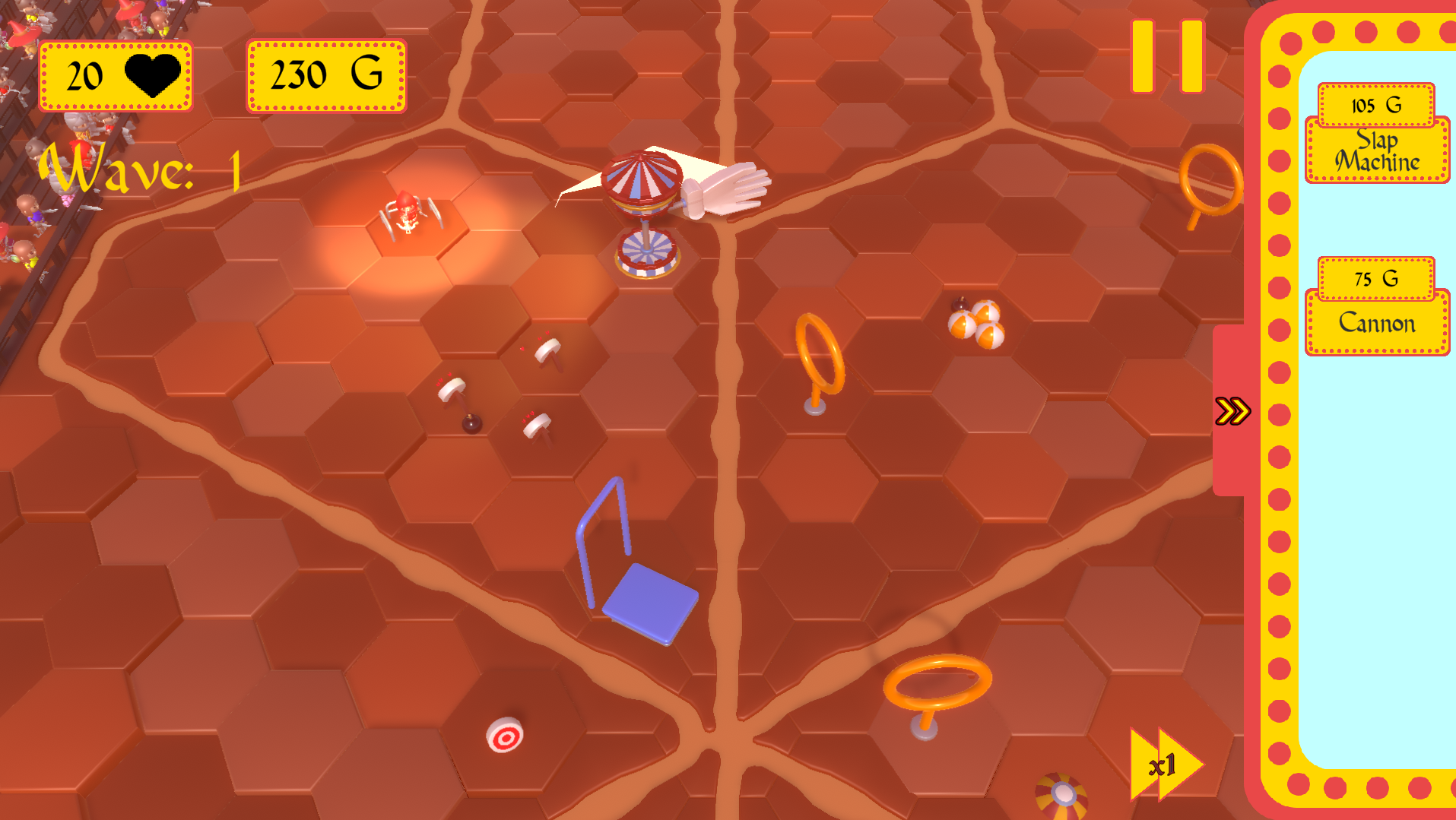
Task: Click the red target ring on the ground
Action: 503,733
